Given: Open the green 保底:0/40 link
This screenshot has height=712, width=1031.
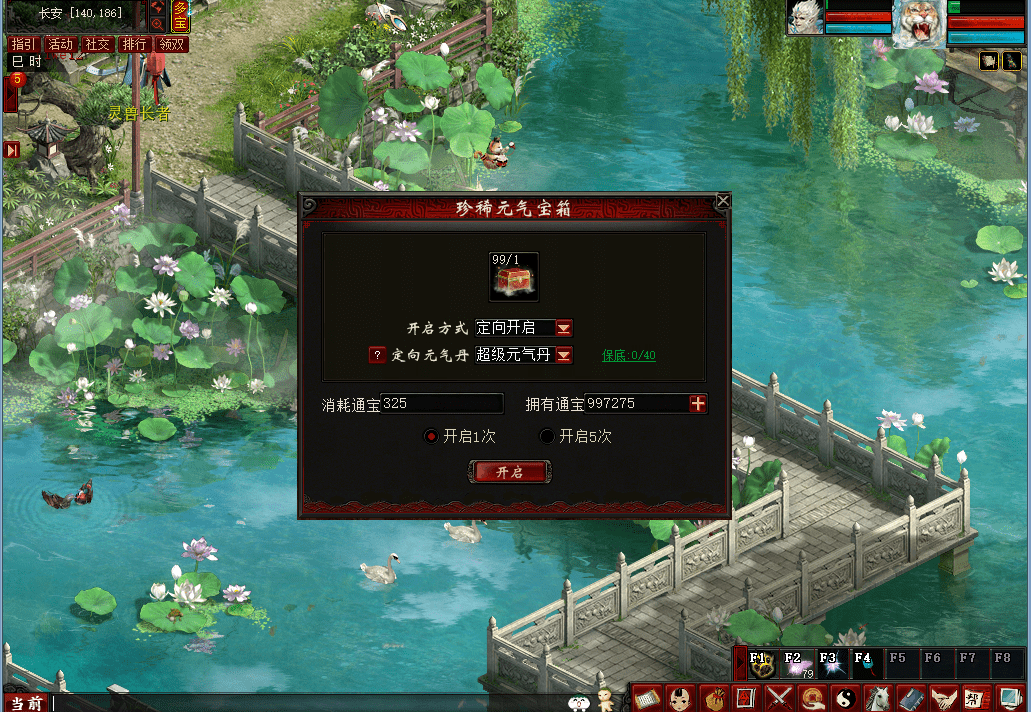Looking at the screenshot, I should click(629, 355).
